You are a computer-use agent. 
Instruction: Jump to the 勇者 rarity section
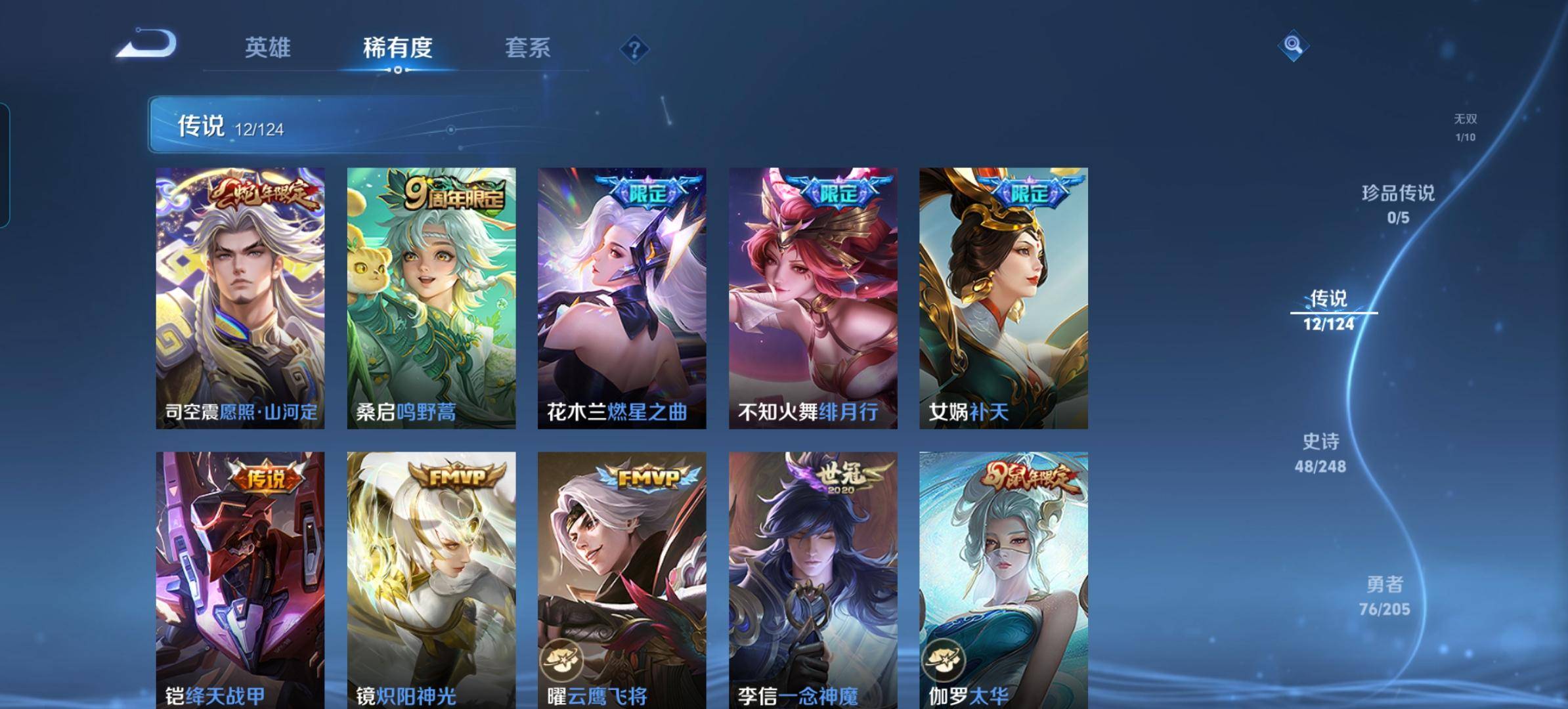coord(1384,595)
